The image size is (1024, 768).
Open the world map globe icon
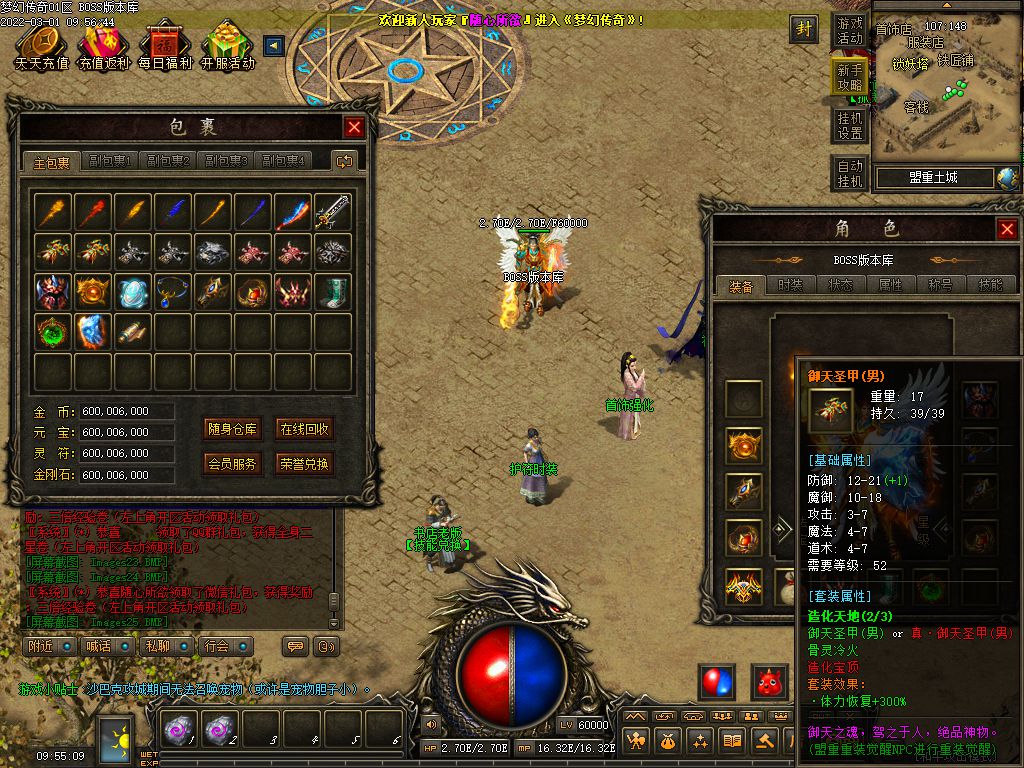(1008, 178)
